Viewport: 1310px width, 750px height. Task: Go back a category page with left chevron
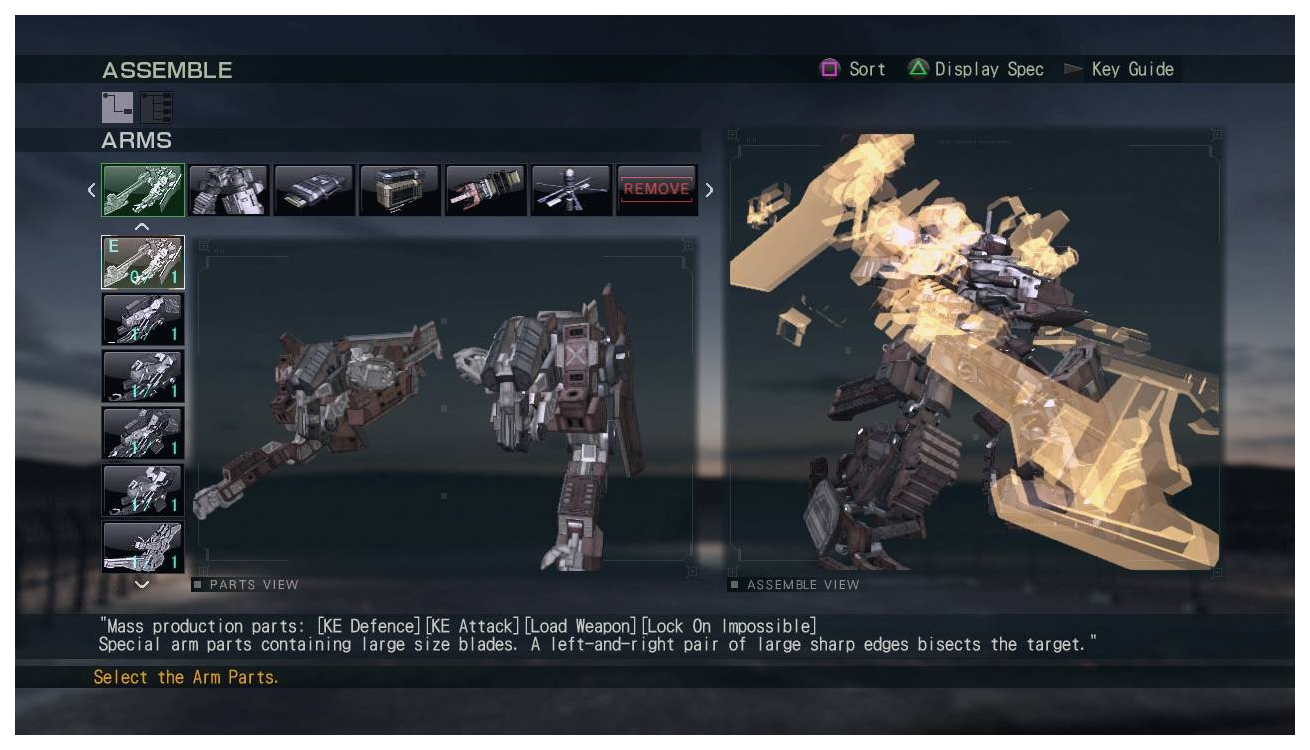click(x=90, y=188)
